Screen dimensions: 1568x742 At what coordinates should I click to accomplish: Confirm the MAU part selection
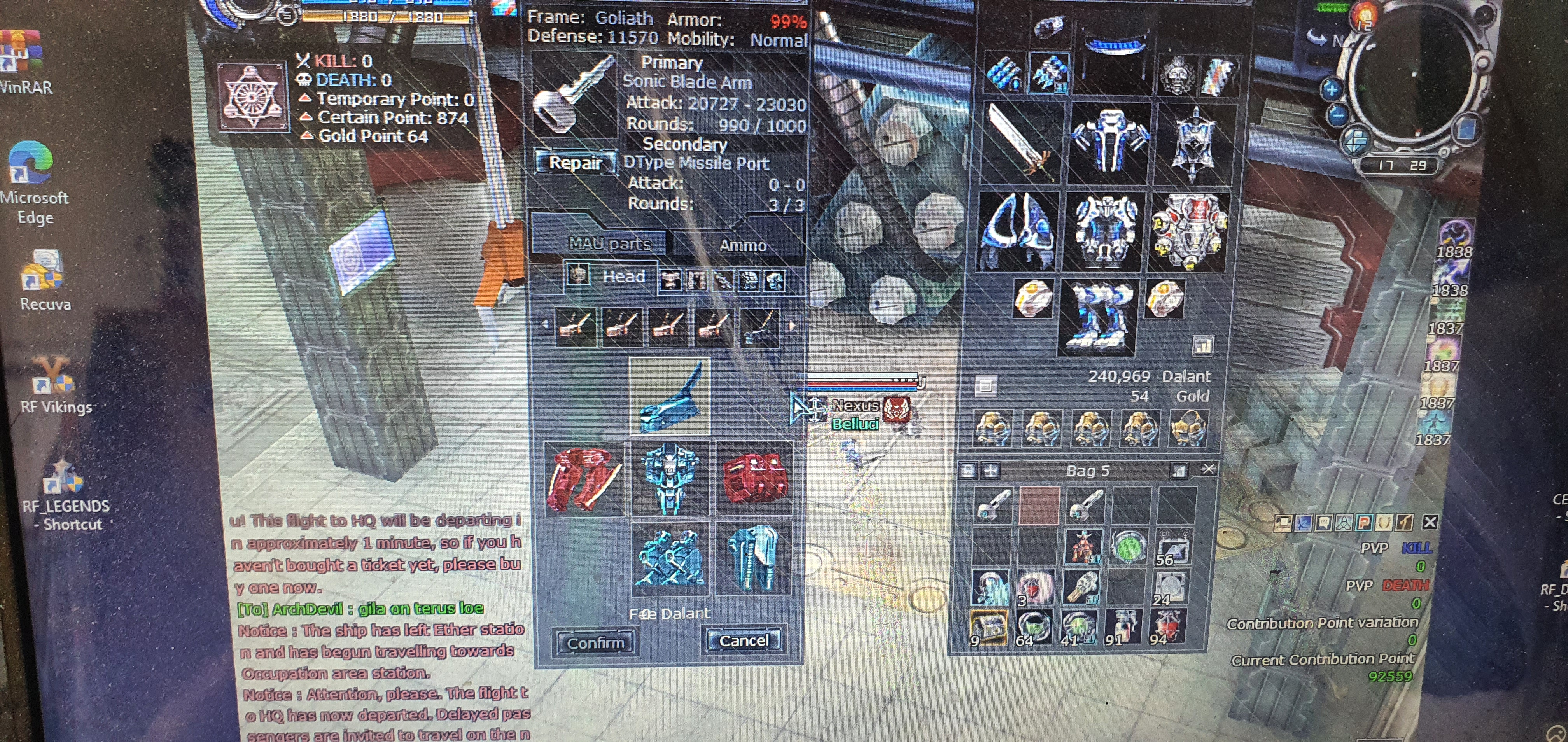pos(595,643)
